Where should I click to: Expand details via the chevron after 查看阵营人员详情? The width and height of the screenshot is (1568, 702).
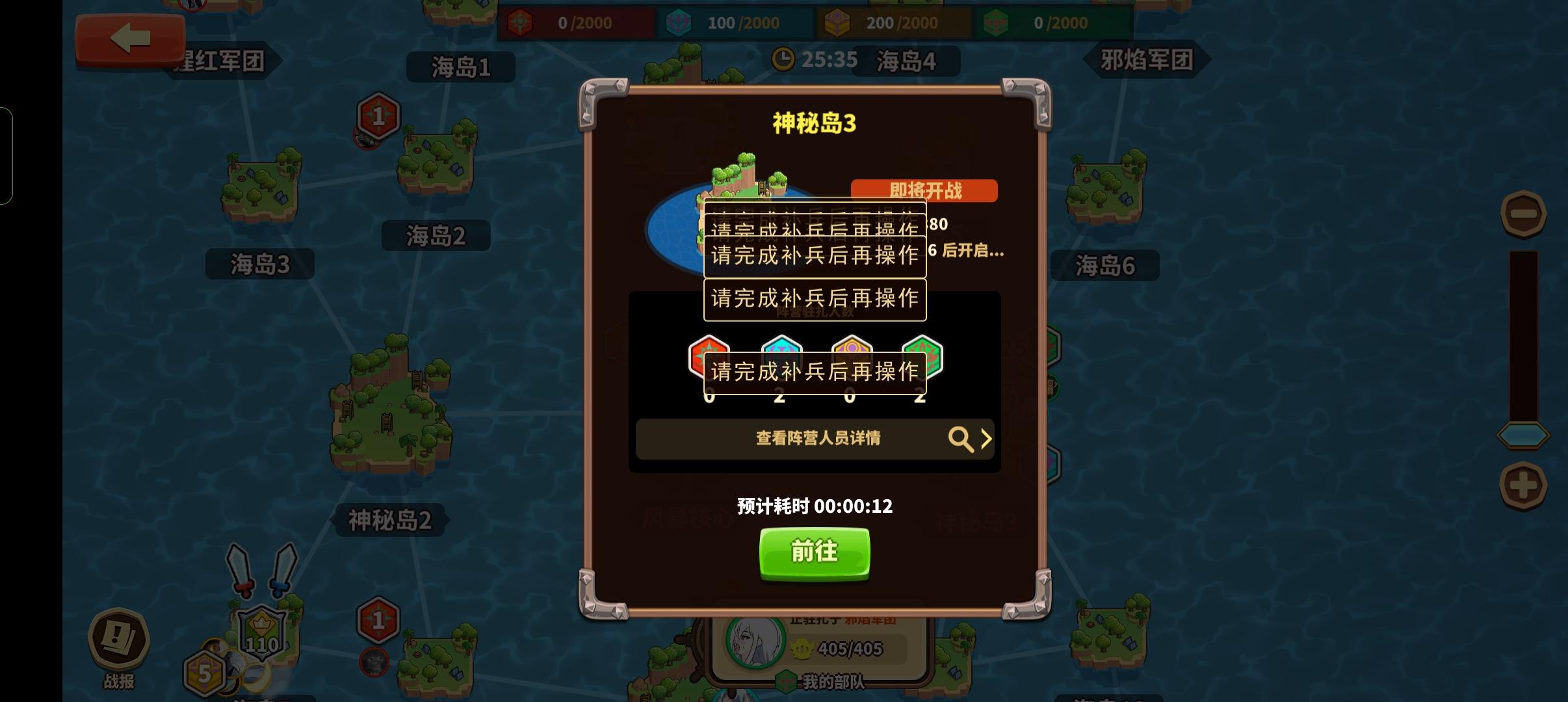coord(988,439)
